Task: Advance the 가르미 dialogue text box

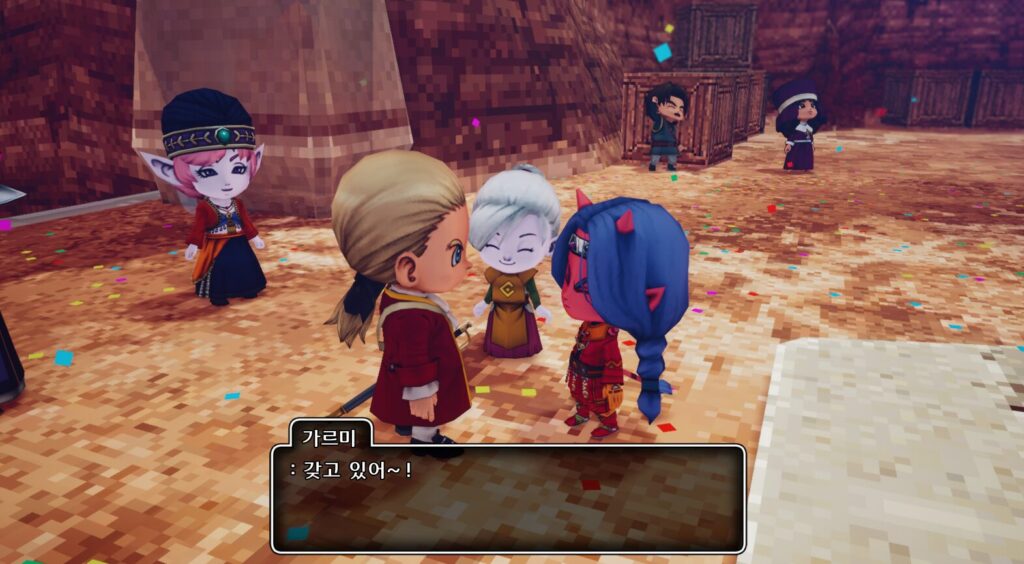Action: click(x=508, y=498)
